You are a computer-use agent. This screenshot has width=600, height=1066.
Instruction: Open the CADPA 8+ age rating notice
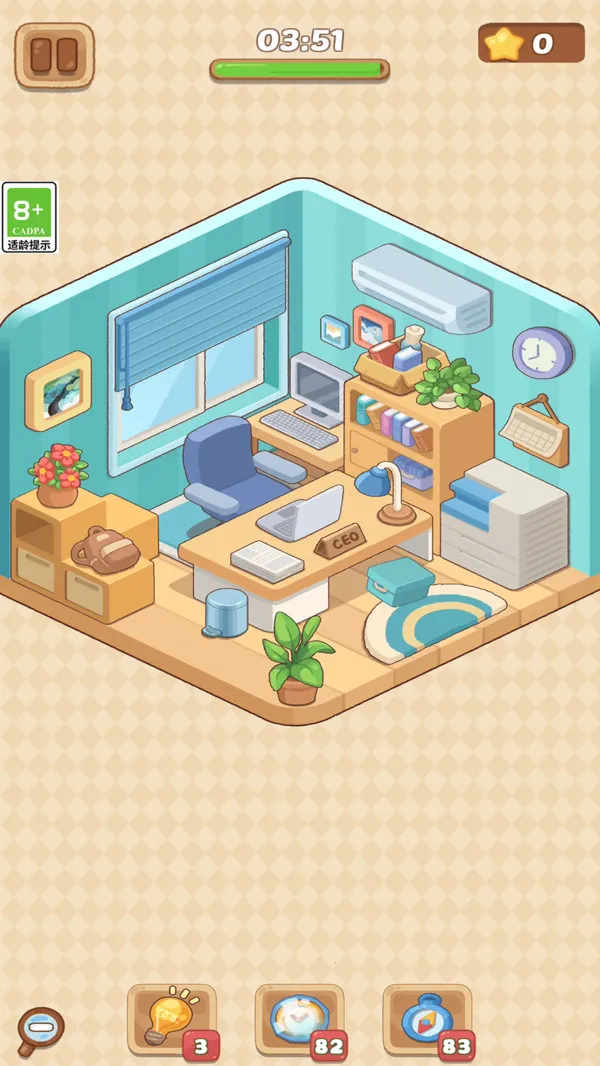pos(29,217)
